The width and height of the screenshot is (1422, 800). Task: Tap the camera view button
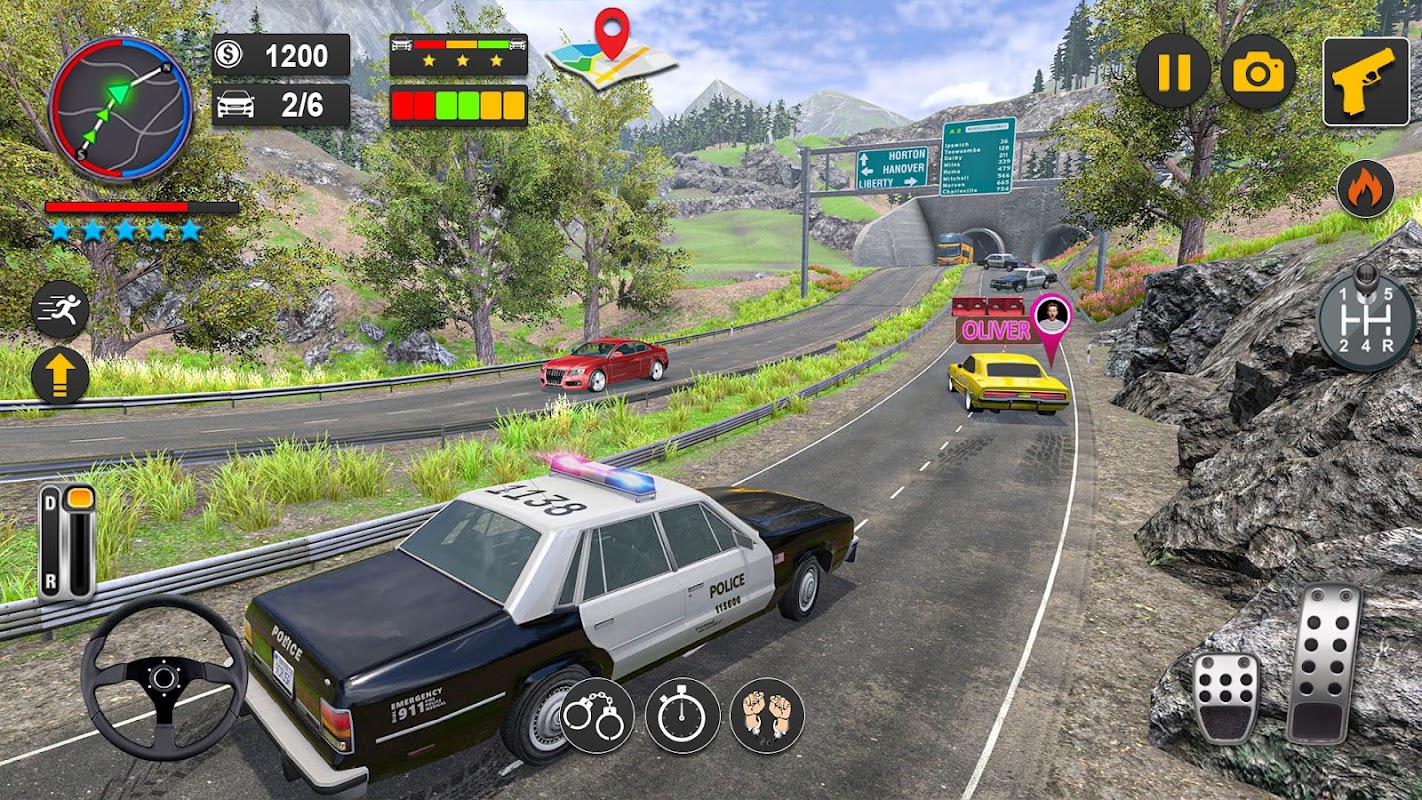[1258, 72]
